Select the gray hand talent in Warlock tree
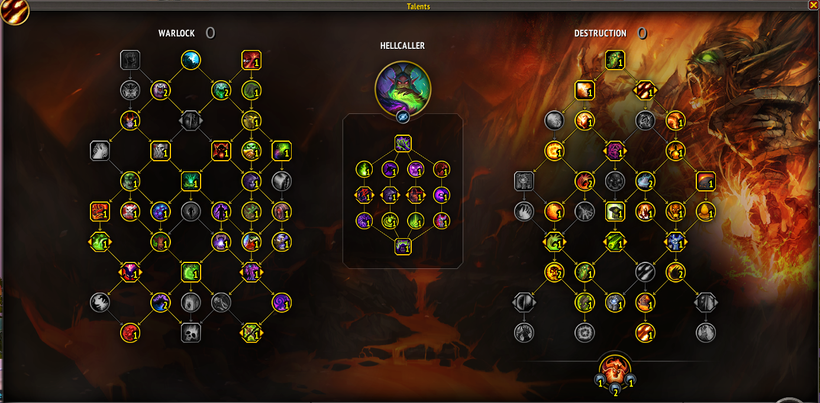The image size is (820, 403). pos(100,151)
